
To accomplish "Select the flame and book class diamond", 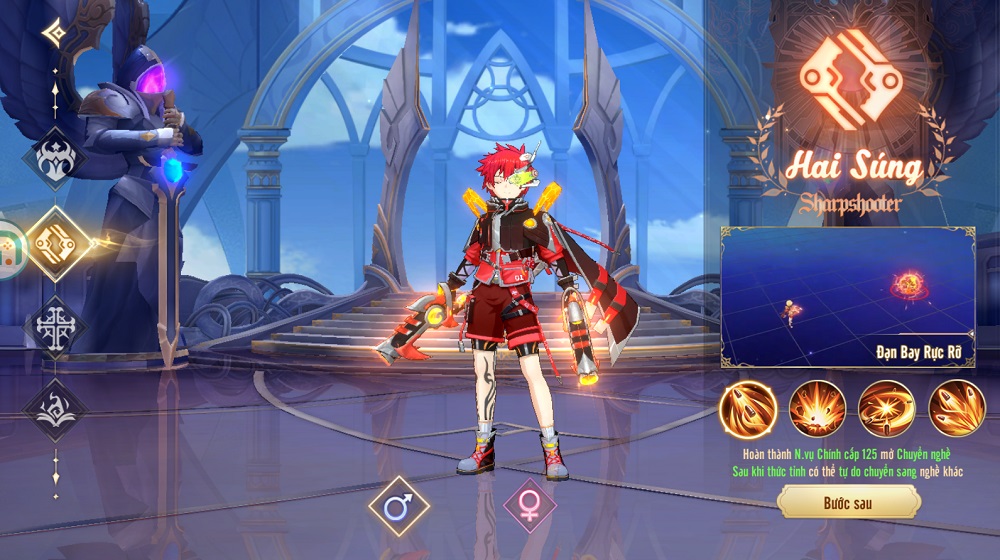I will pyautogui.click(x=55, y=409).
